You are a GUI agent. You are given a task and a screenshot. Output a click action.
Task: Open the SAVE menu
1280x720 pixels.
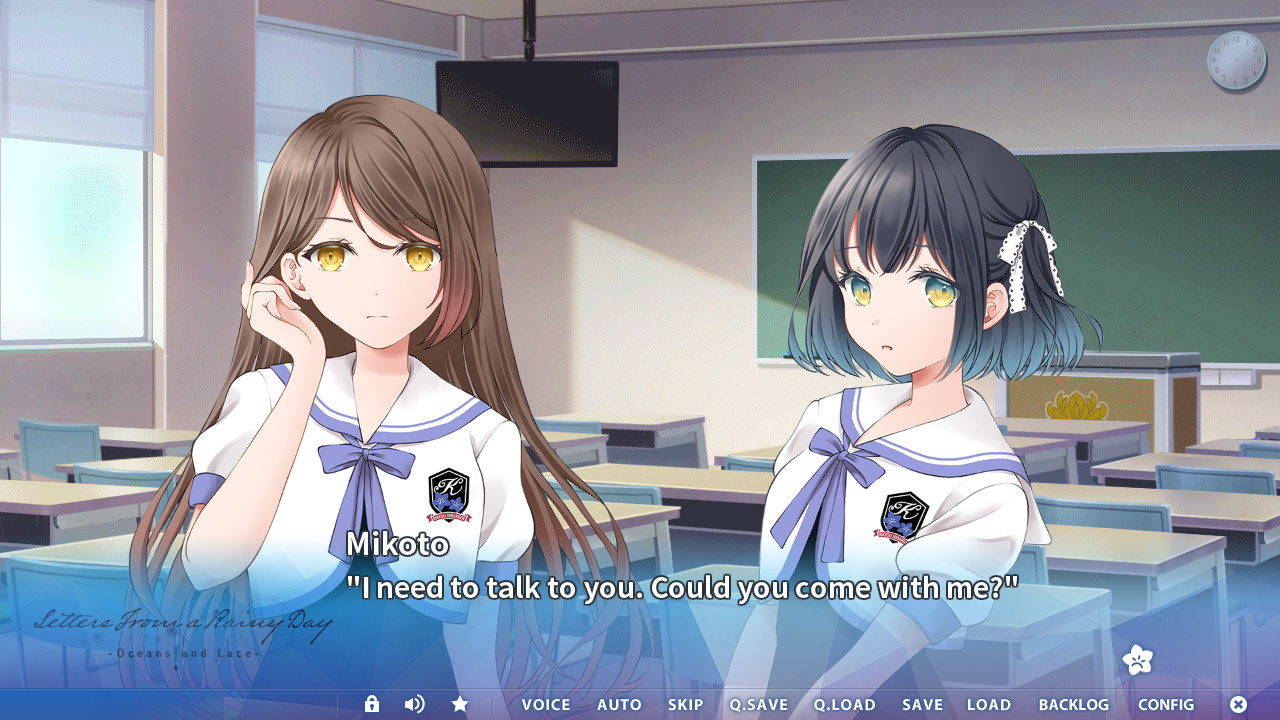[x=922, y=705]
